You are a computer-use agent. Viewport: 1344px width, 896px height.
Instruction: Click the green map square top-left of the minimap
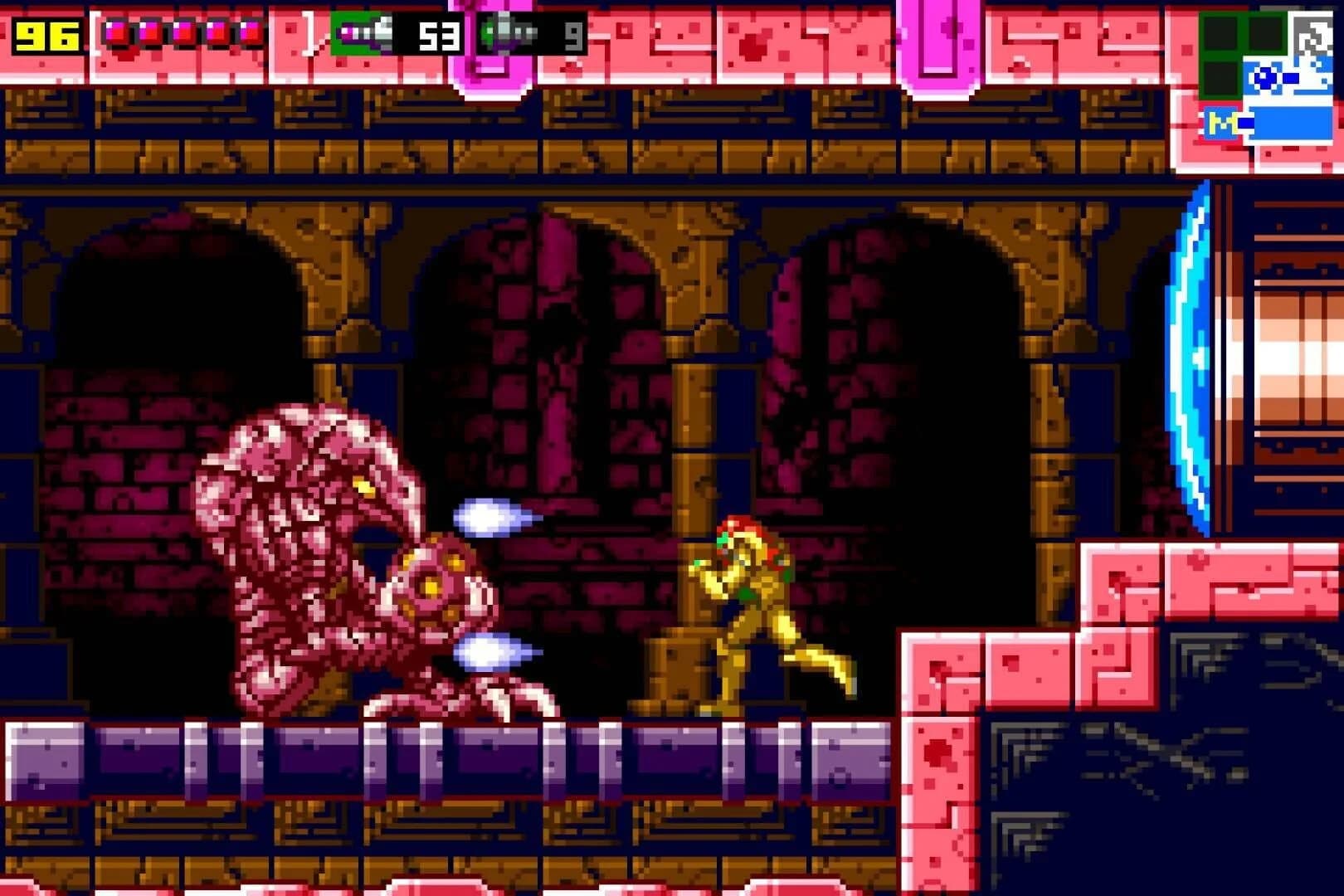click(1221, 33)
